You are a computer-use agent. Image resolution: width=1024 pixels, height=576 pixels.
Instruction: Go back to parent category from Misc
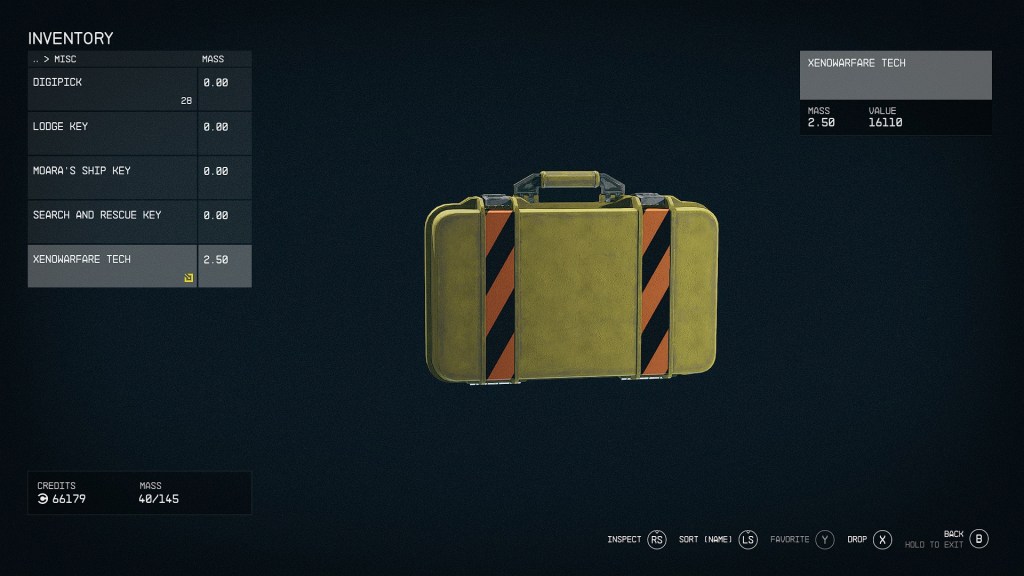coord(36,59)
